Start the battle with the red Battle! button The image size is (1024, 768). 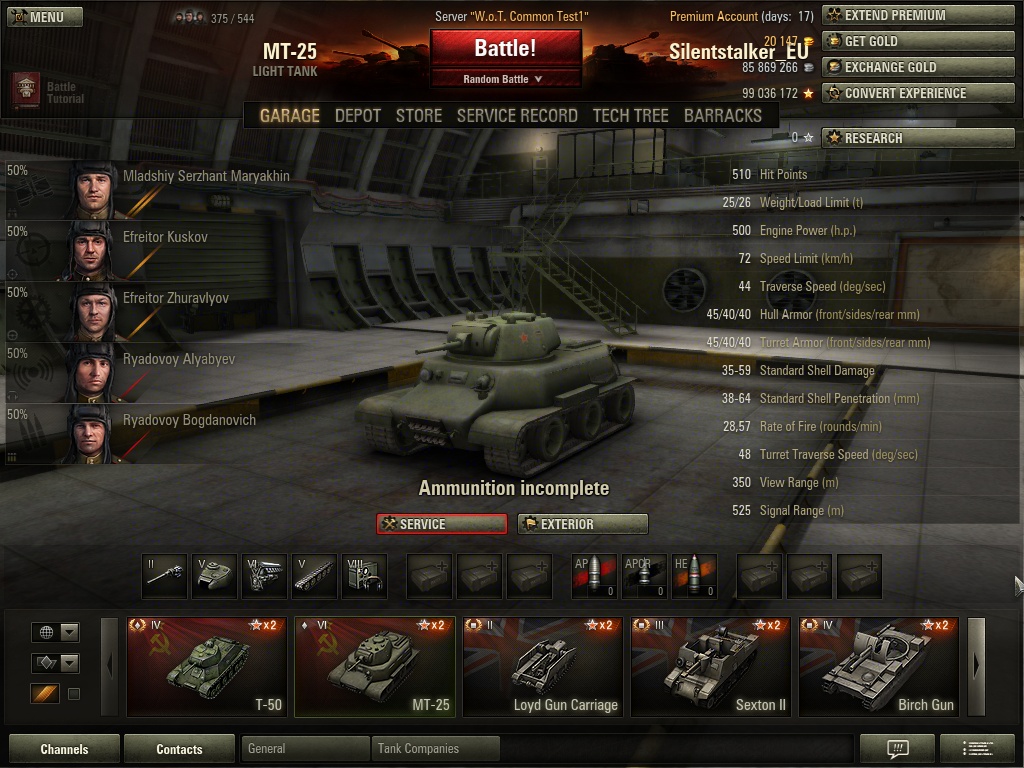point(505,48)
